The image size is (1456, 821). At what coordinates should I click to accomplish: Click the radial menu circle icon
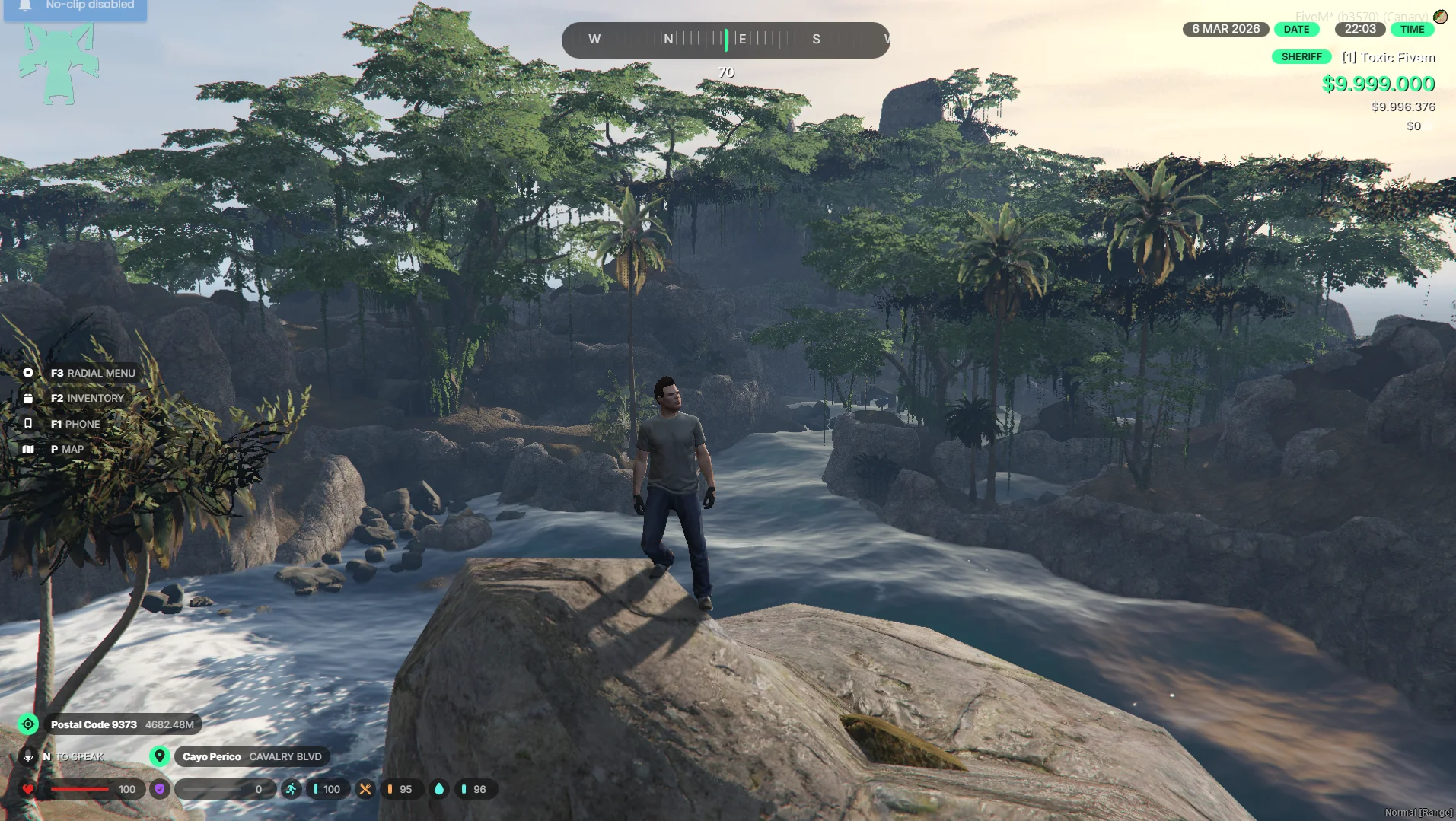28,373
